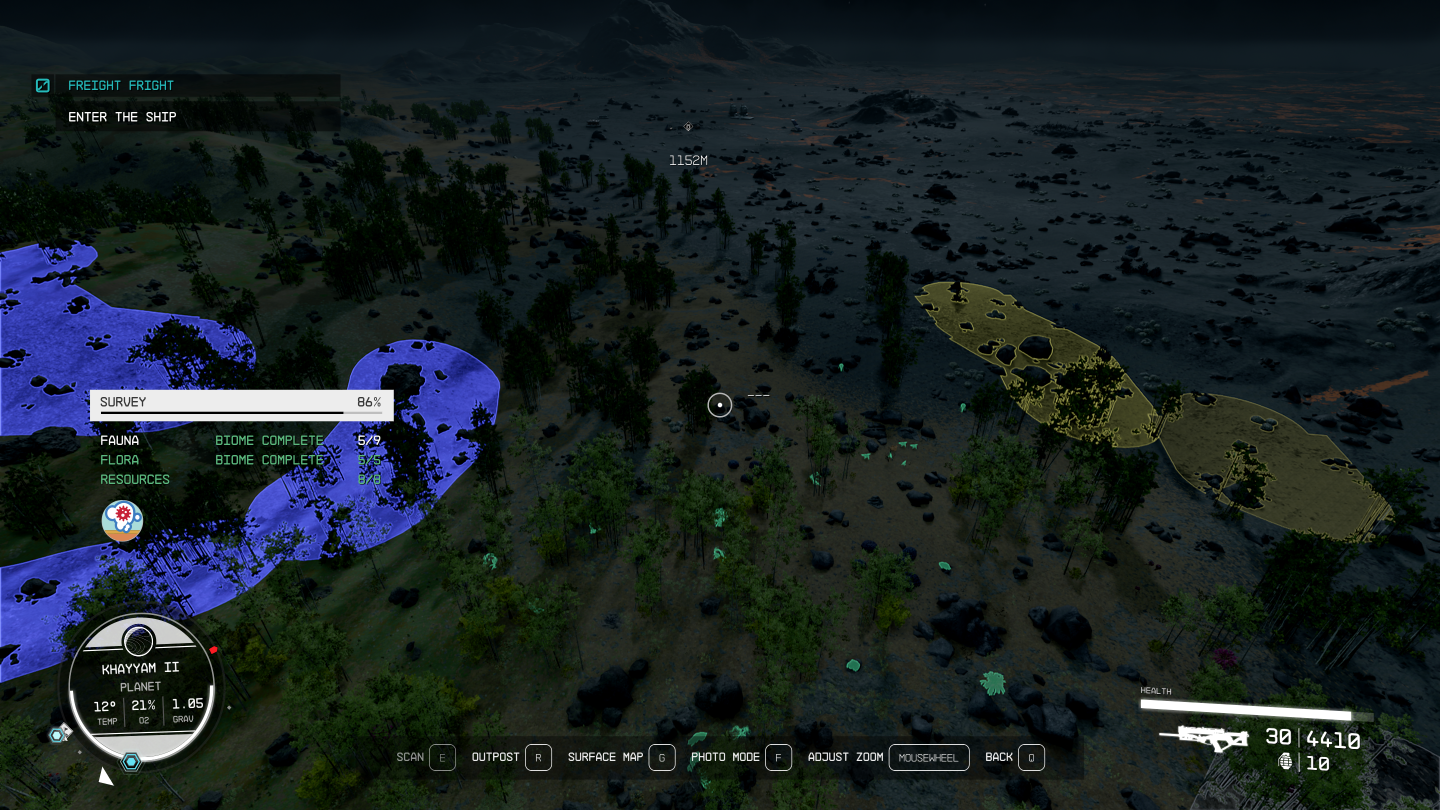Select the Fauna survey row
Image resolution: width=1440 pixels, height=810 pixels.
pos(240,440)
